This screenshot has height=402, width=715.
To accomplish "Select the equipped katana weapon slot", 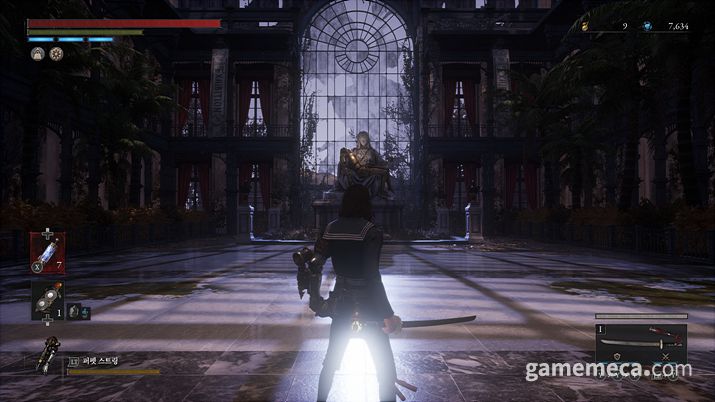I will tap(640, 342).
